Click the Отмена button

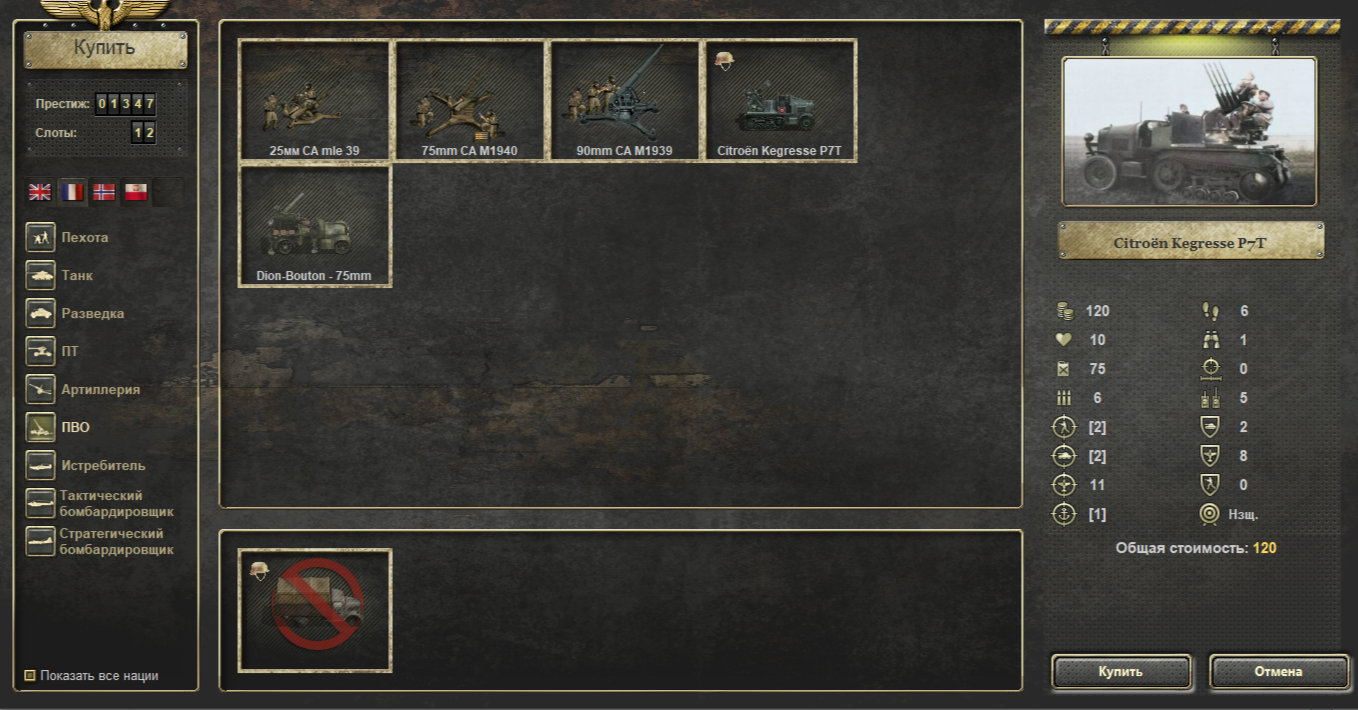(1278, 672)
